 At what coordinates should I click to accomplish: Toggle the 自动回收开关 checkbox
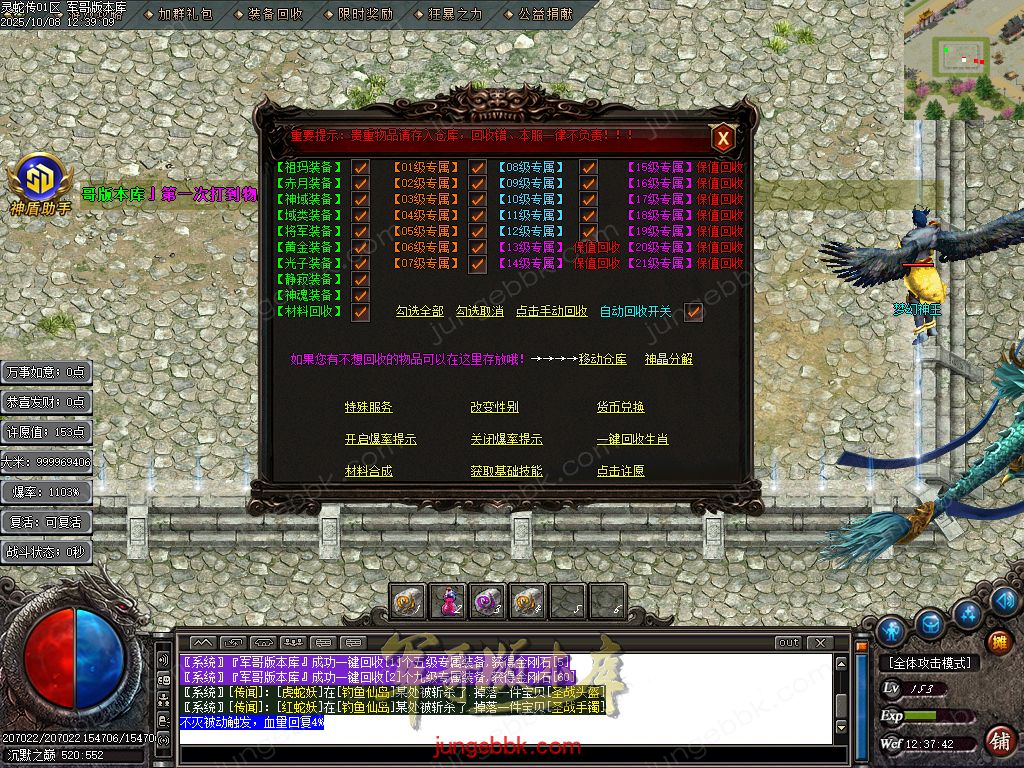tap(693, 312)
